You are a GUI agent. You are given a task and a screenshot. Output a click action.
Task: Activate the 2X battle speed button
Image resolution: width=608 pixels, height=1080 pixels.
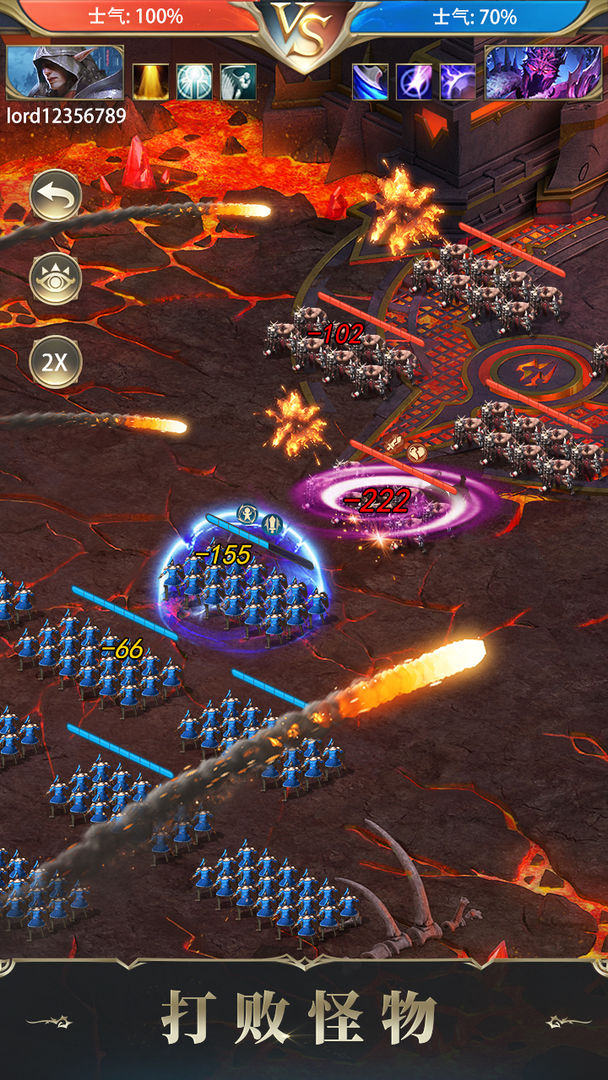point(55,362)
